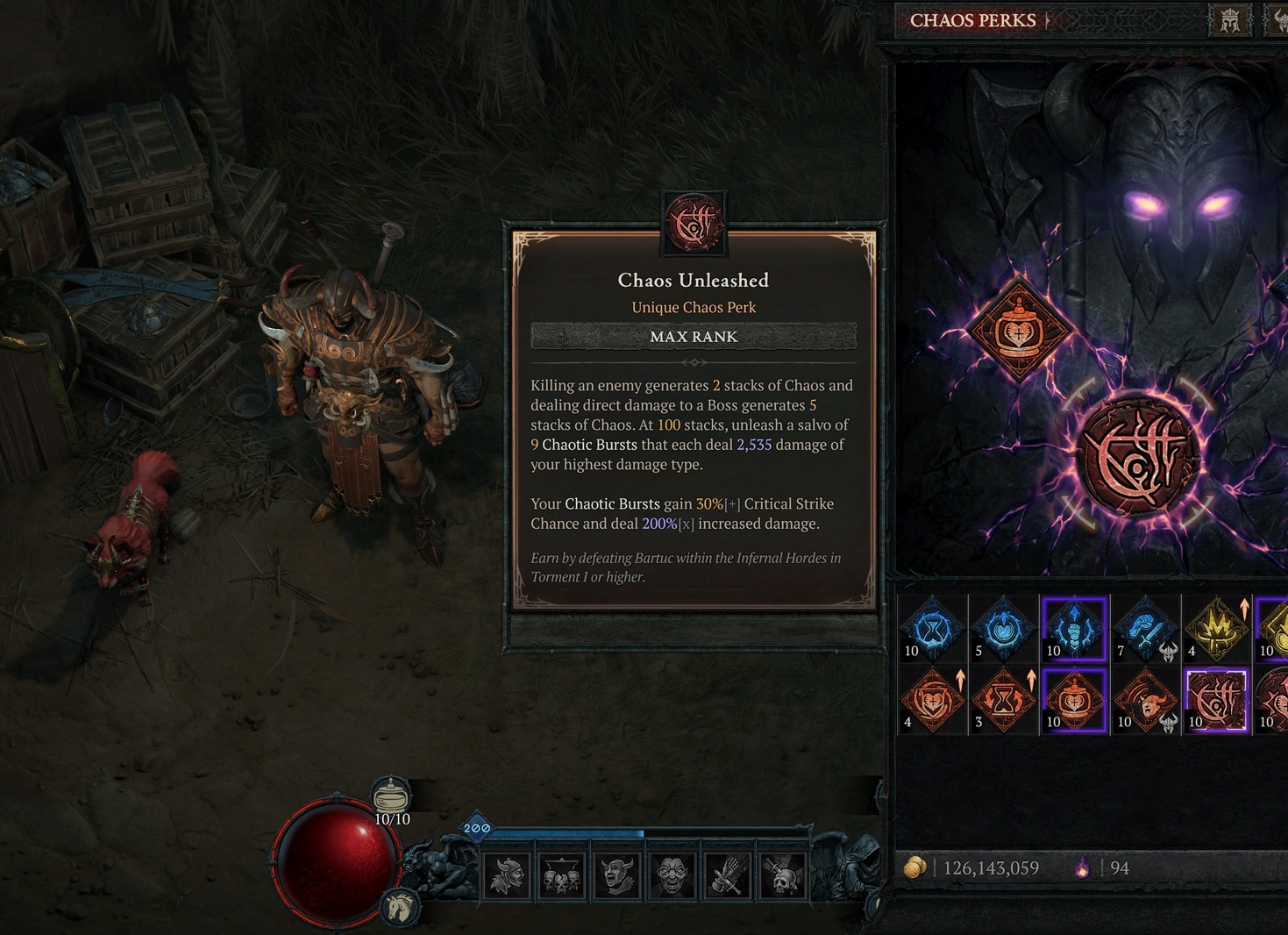This screenshot has height=935, width=1288.
Task: Select the yellow explosion perk
Action: (1216, 628)
